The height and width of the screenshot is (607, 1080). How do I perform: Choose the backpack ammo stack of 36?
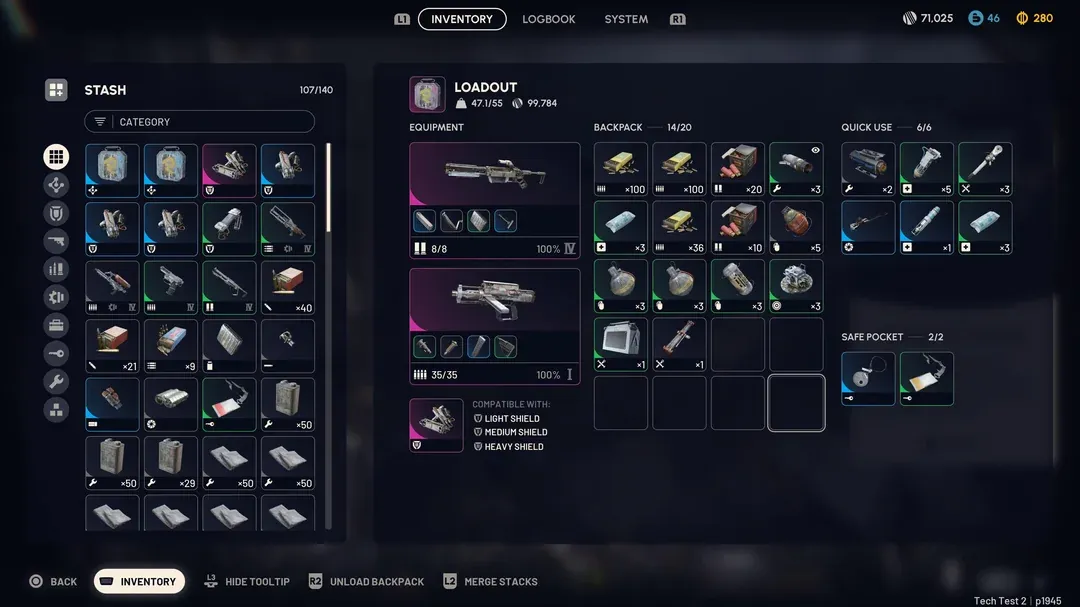pyautogui.click(x=679, y=228)
